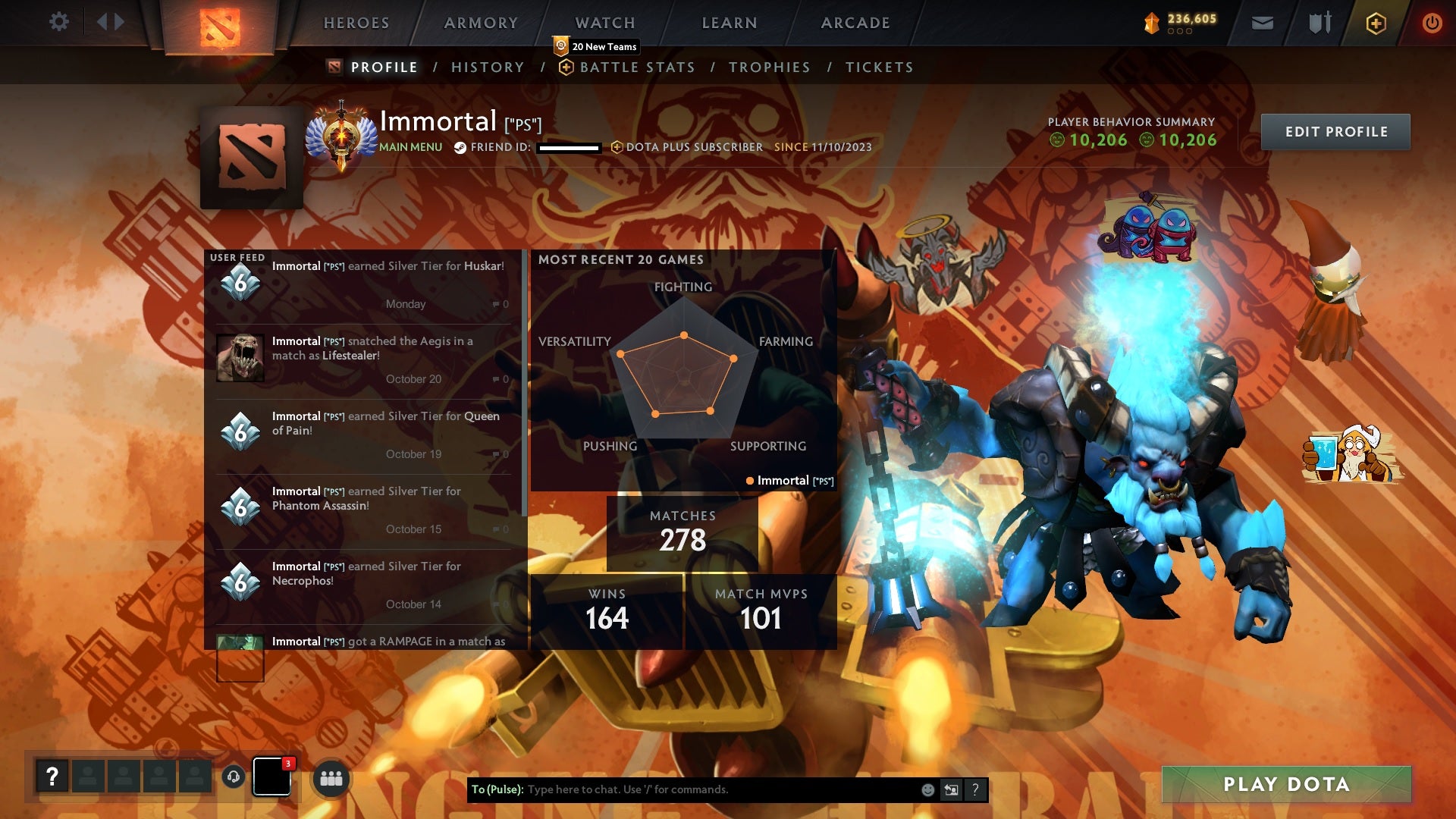Open the emoticon picker in chat
The image size is (1456, 819).
pos(927,789)
